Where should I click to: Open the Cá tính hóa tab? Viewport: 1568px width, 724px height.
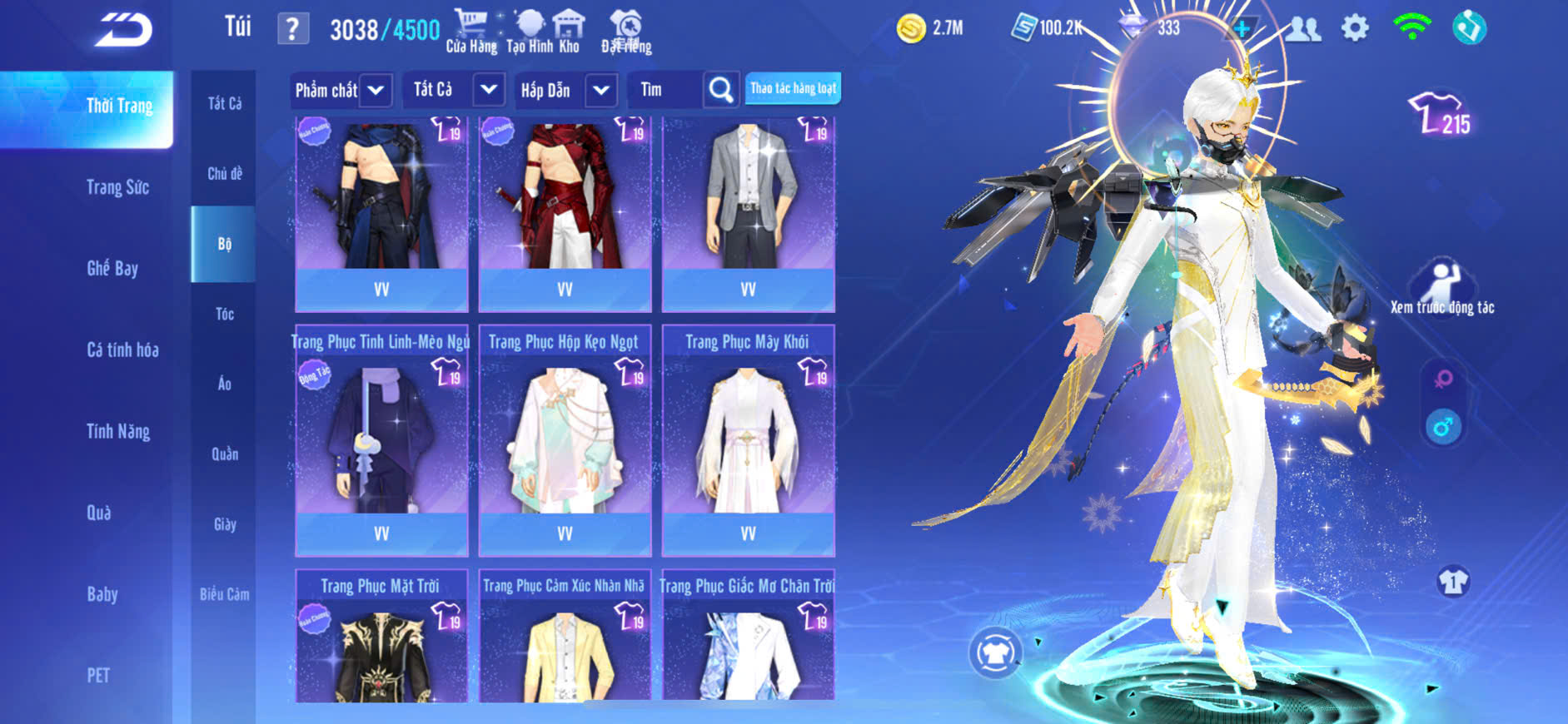[122, 350]
